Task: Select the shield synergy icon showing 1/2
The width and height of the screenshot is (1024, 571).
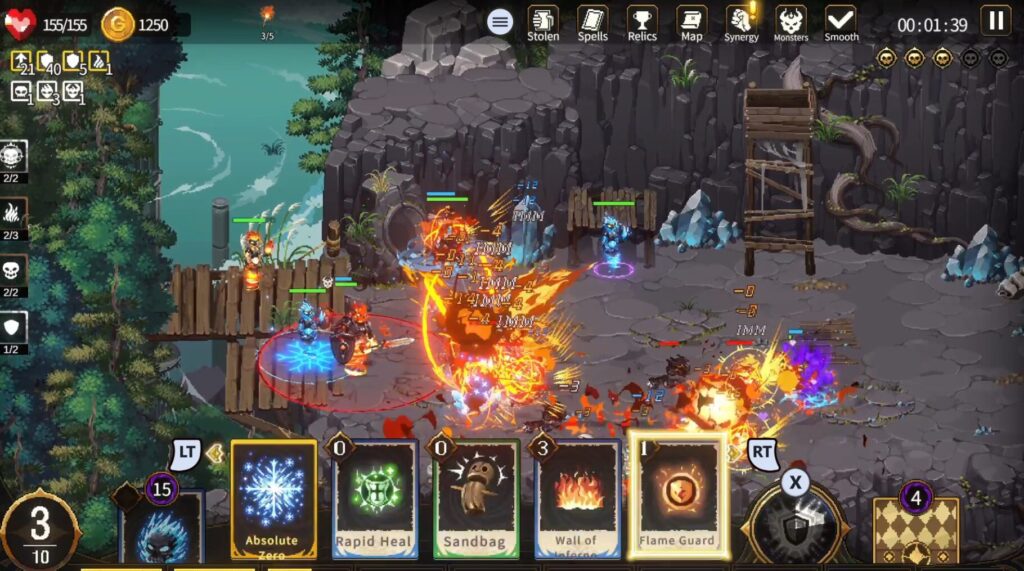Action: [13, 327]
